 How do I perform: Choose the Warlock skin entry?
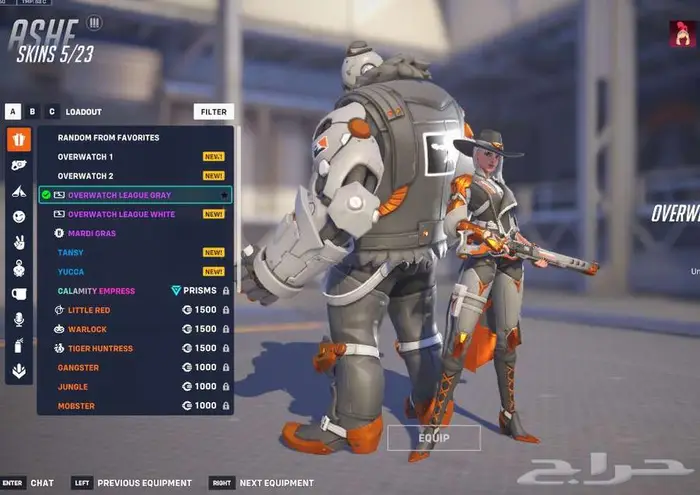point(86,329)
